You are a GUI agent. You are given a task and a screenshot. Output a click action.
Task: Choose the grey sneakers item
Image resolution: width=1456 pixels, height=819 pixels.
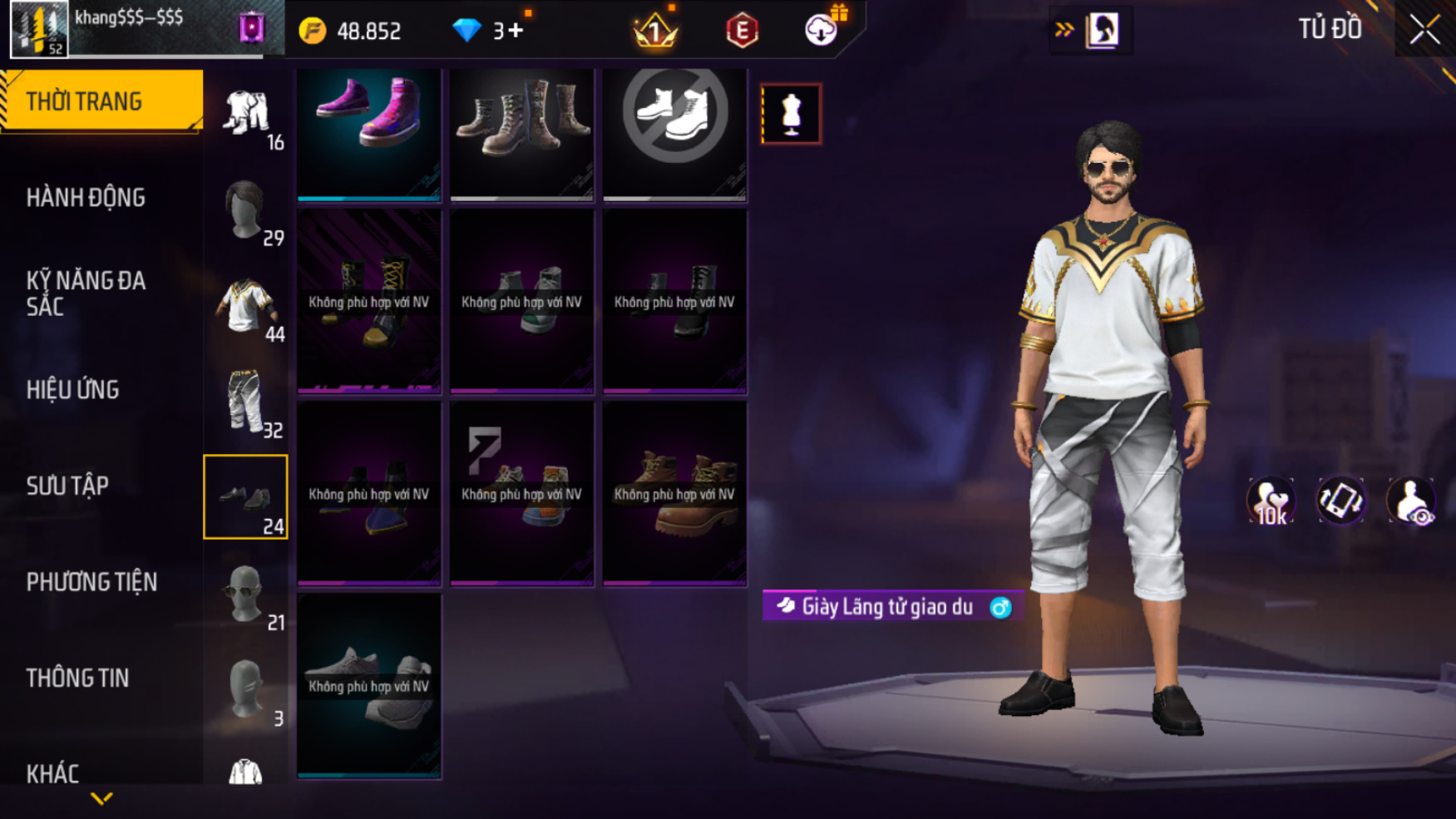pos(369,686)
